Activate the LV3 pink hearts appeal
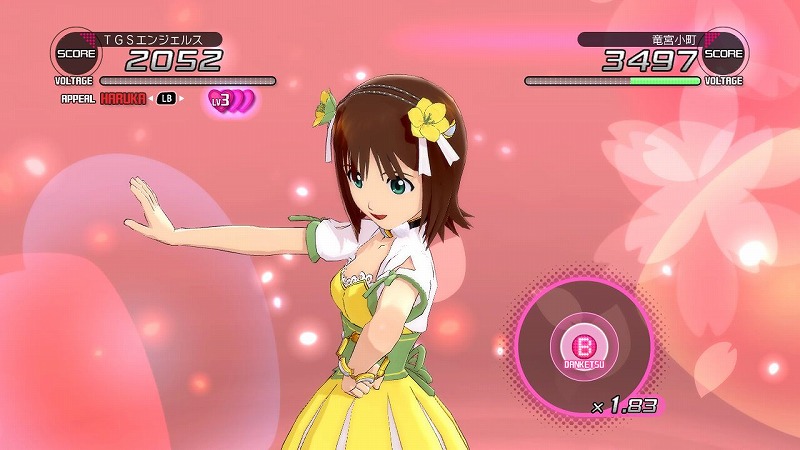800x450 pixels. tap(231, 101)
